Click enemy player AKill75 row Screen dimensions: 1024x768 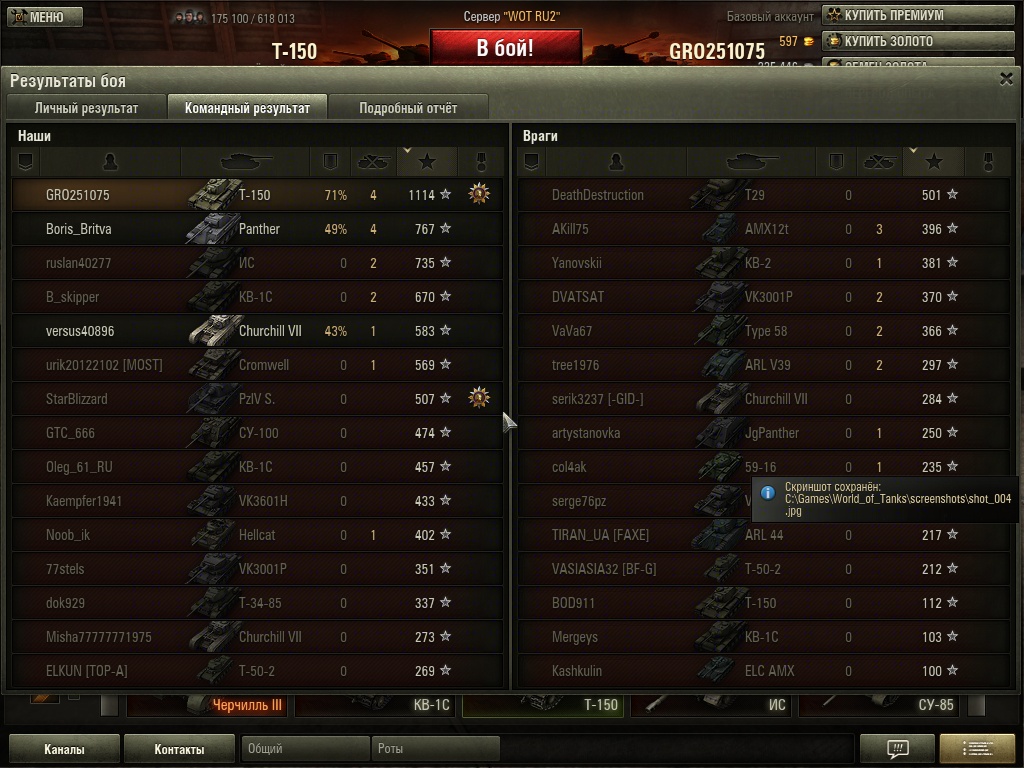tap(762, 229)
